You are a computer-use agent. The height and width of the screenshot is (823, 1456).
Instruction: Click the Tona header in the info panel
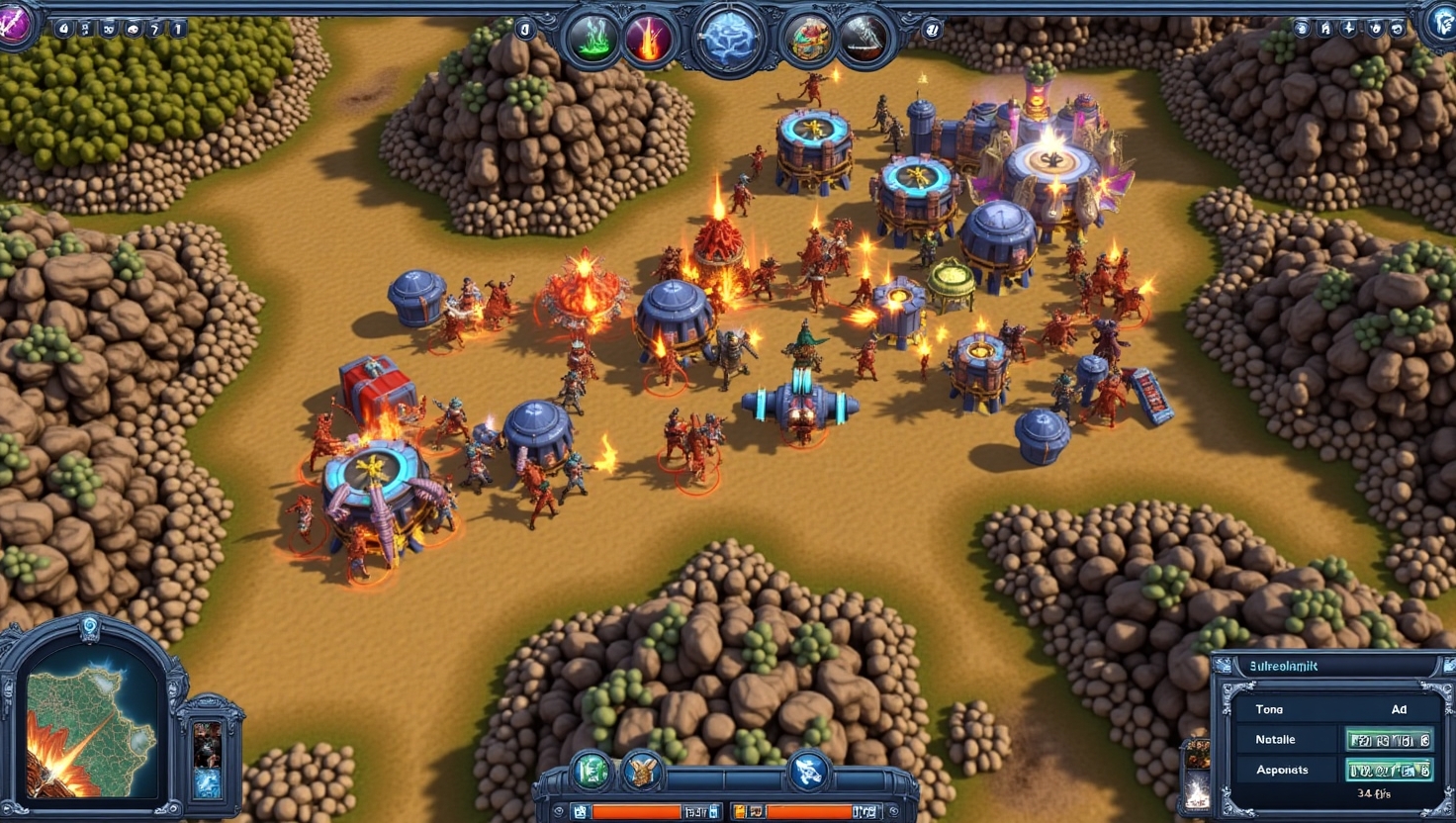pyautogui.click(x=1269, y=709)
